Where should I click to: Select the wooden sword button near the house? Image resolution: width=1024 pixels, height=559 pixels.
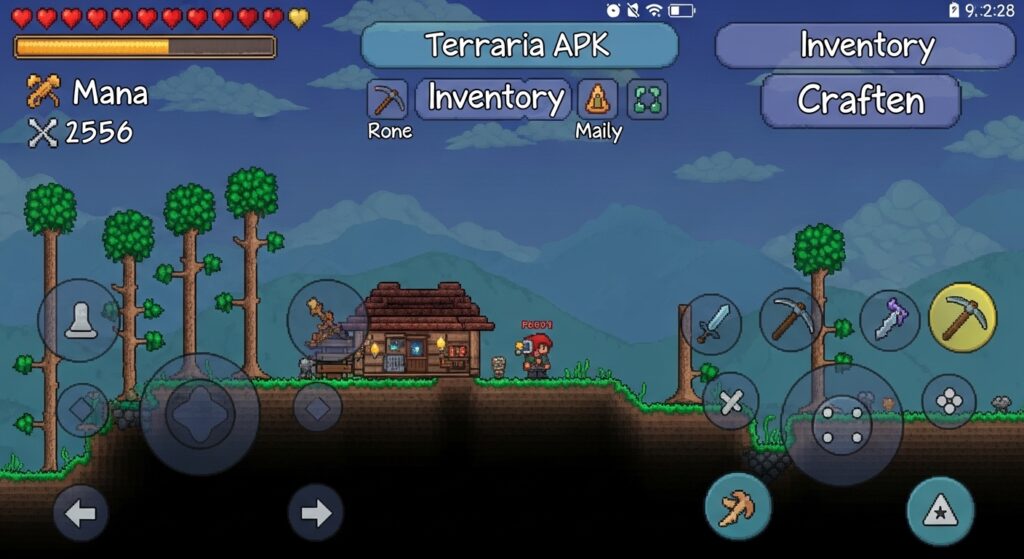[327, 321]
